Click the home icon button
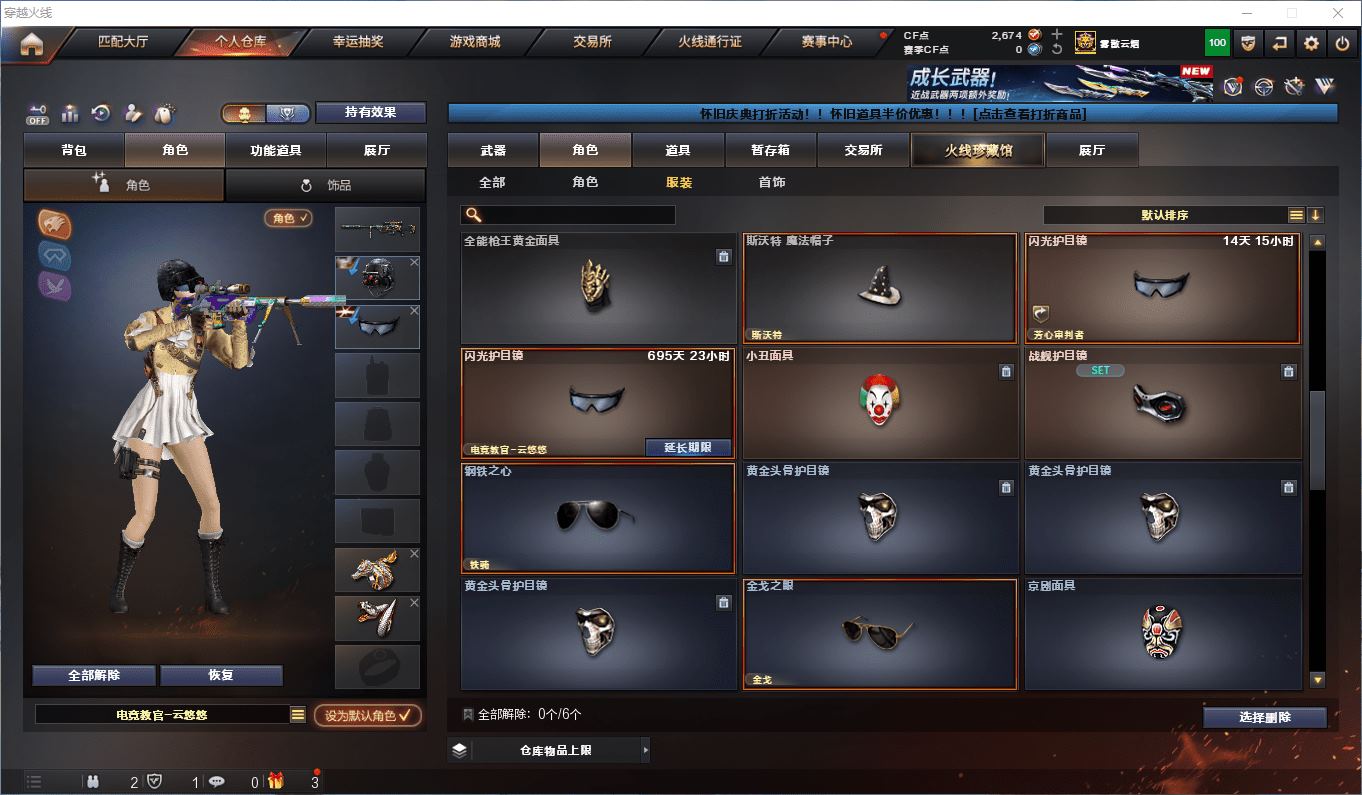 [32, 44]
